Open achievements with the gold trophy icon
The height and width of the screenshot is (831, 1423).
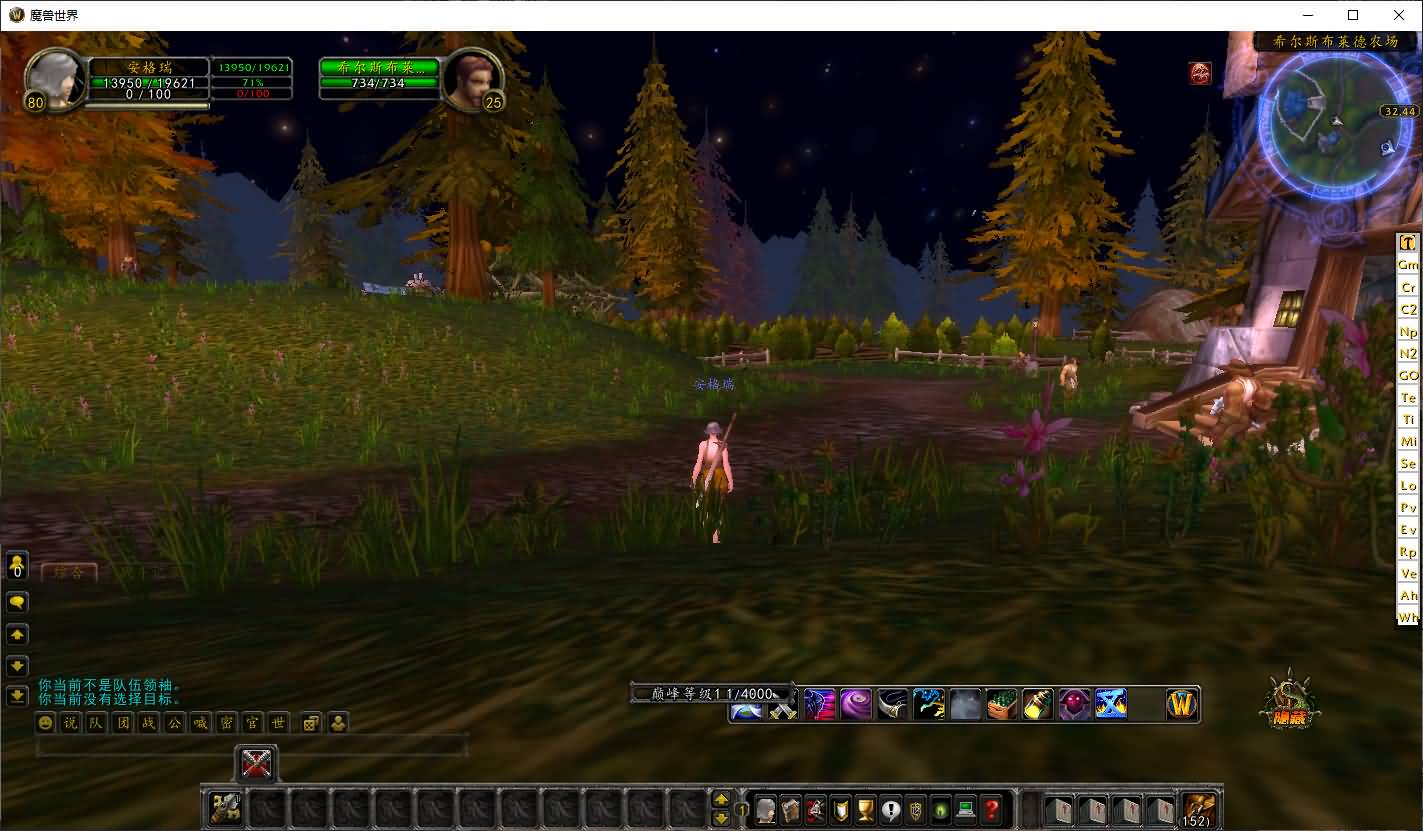click(866, 809)
